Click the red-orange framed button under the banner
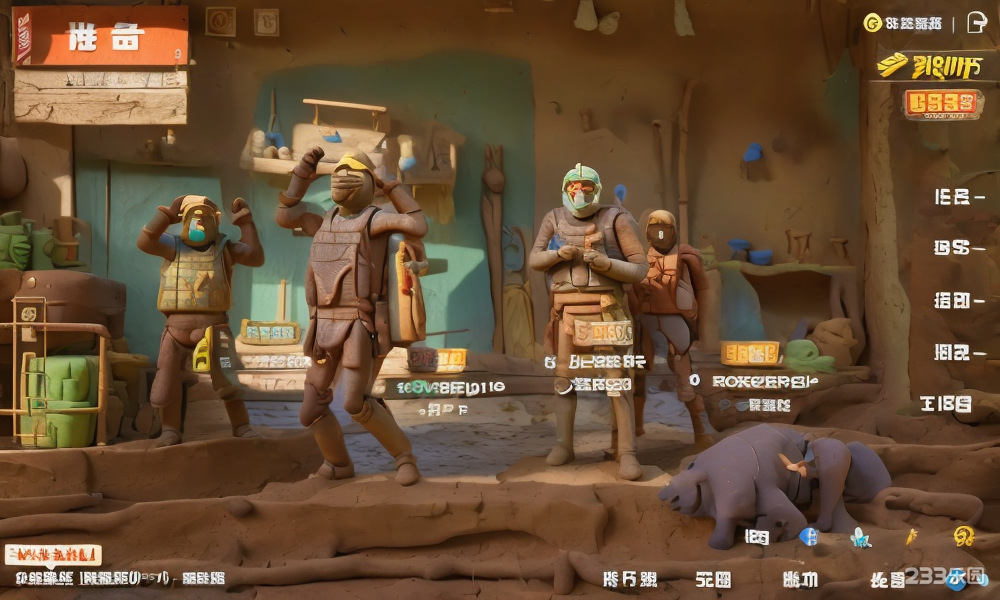The height and width of the screenshot is (600, 1000). tap(942, 103)
